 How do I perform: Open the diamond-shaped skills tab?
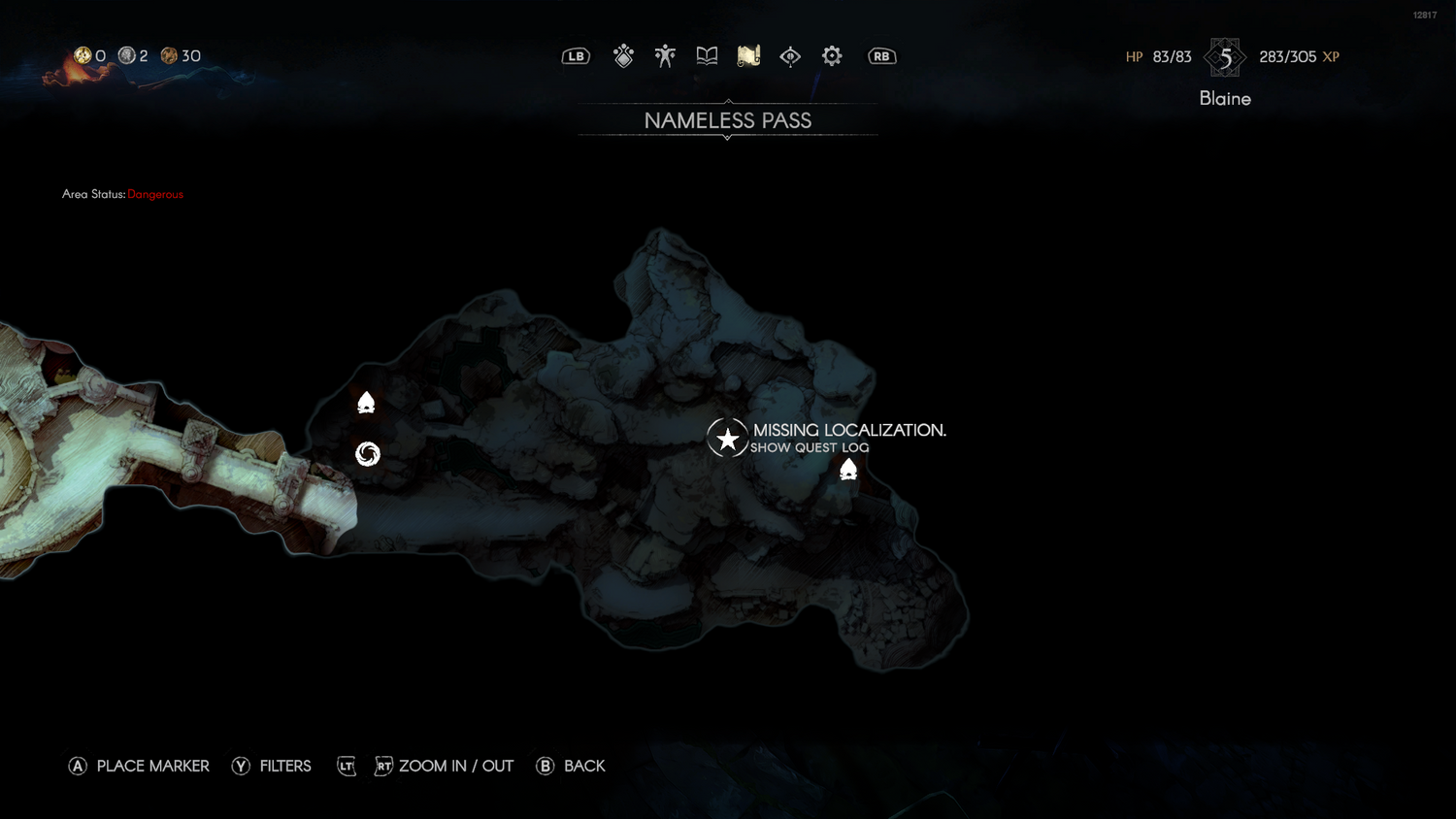623,56
